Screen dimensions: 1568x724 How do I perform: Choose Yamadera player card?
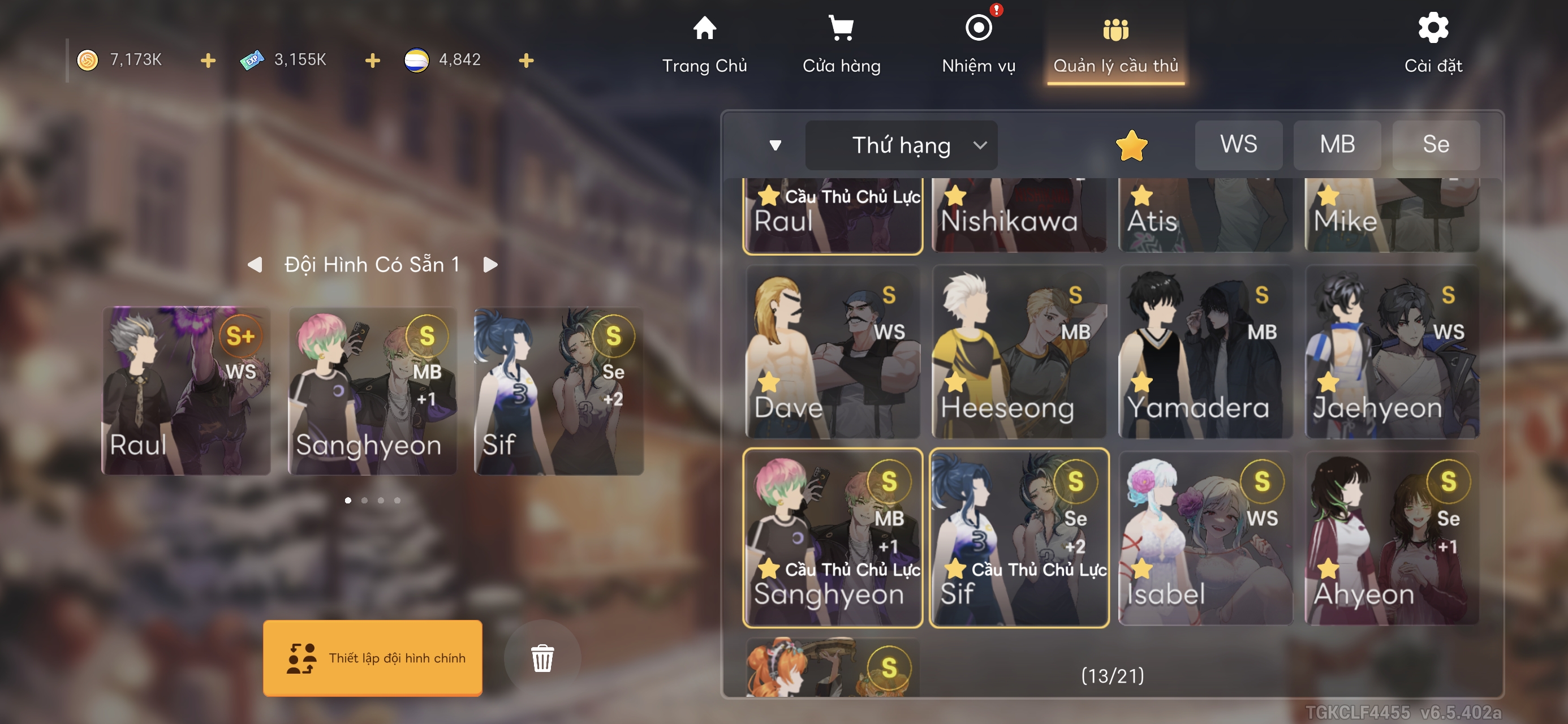[x=1205, y=352]
